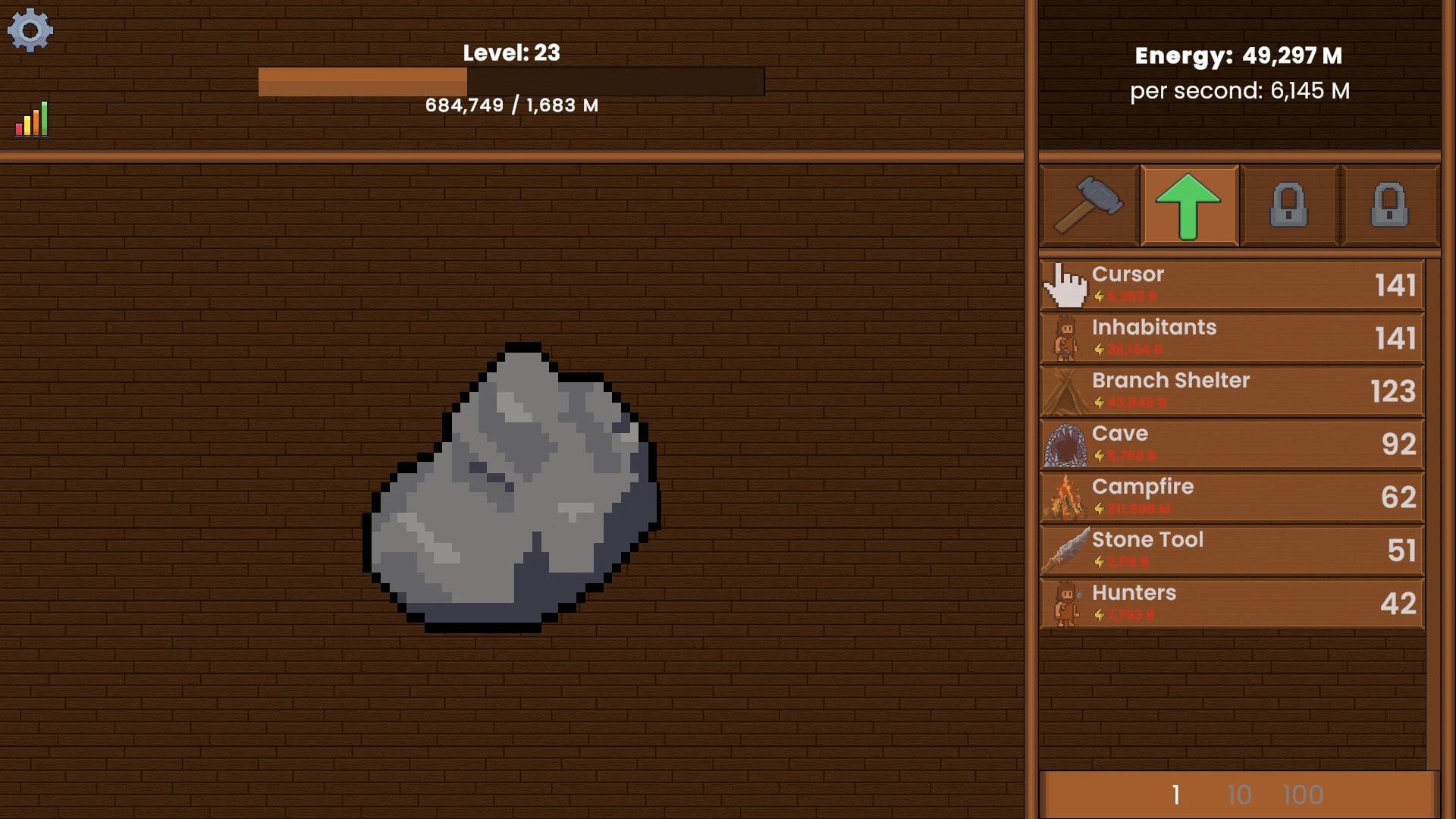Viewport: 1456px width, 819px height.
Task: Click the second locked padlock tab
Action: coord(1391,205)
